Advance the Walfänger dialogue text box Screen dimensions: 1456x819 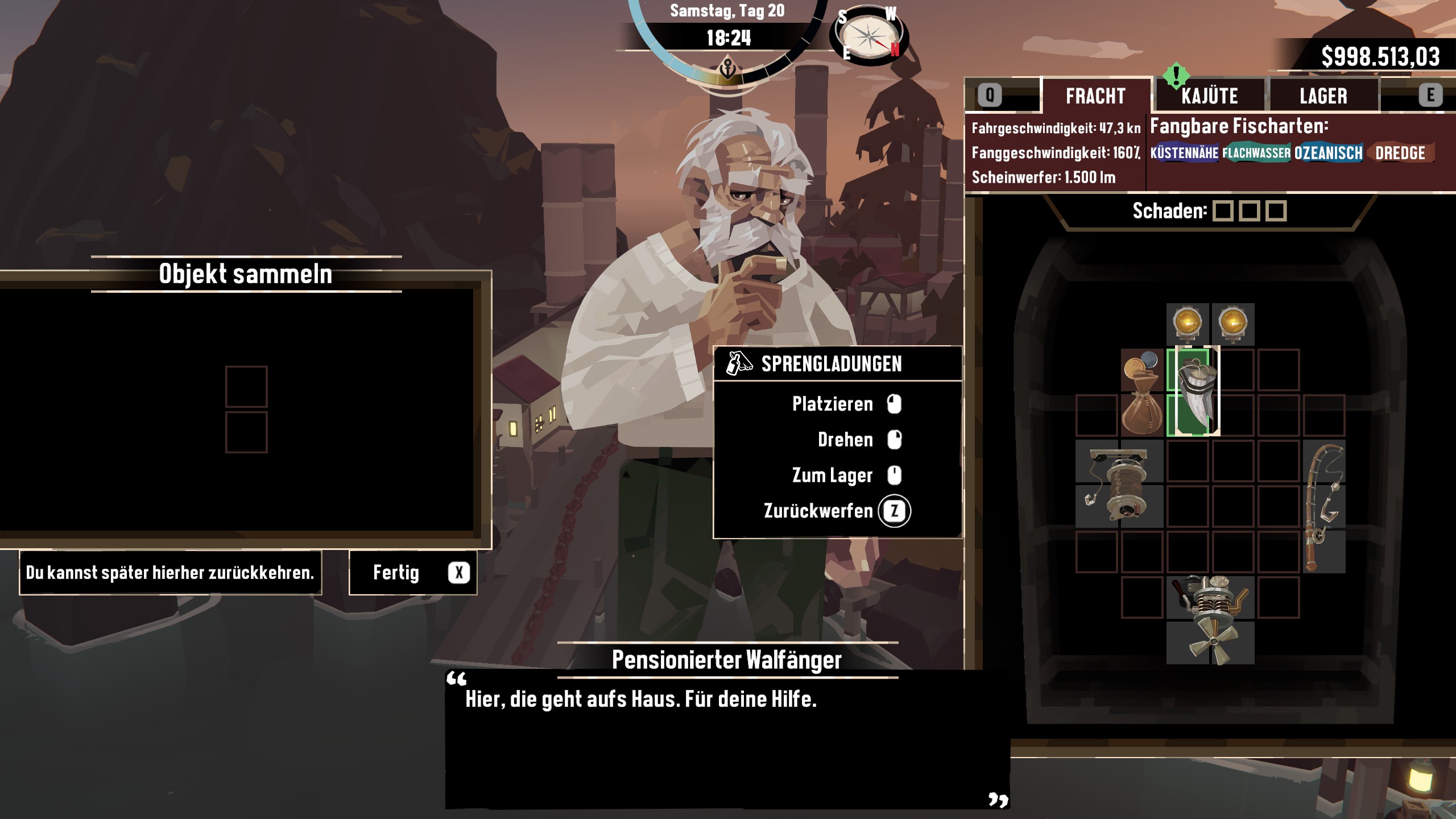(727, 739)
